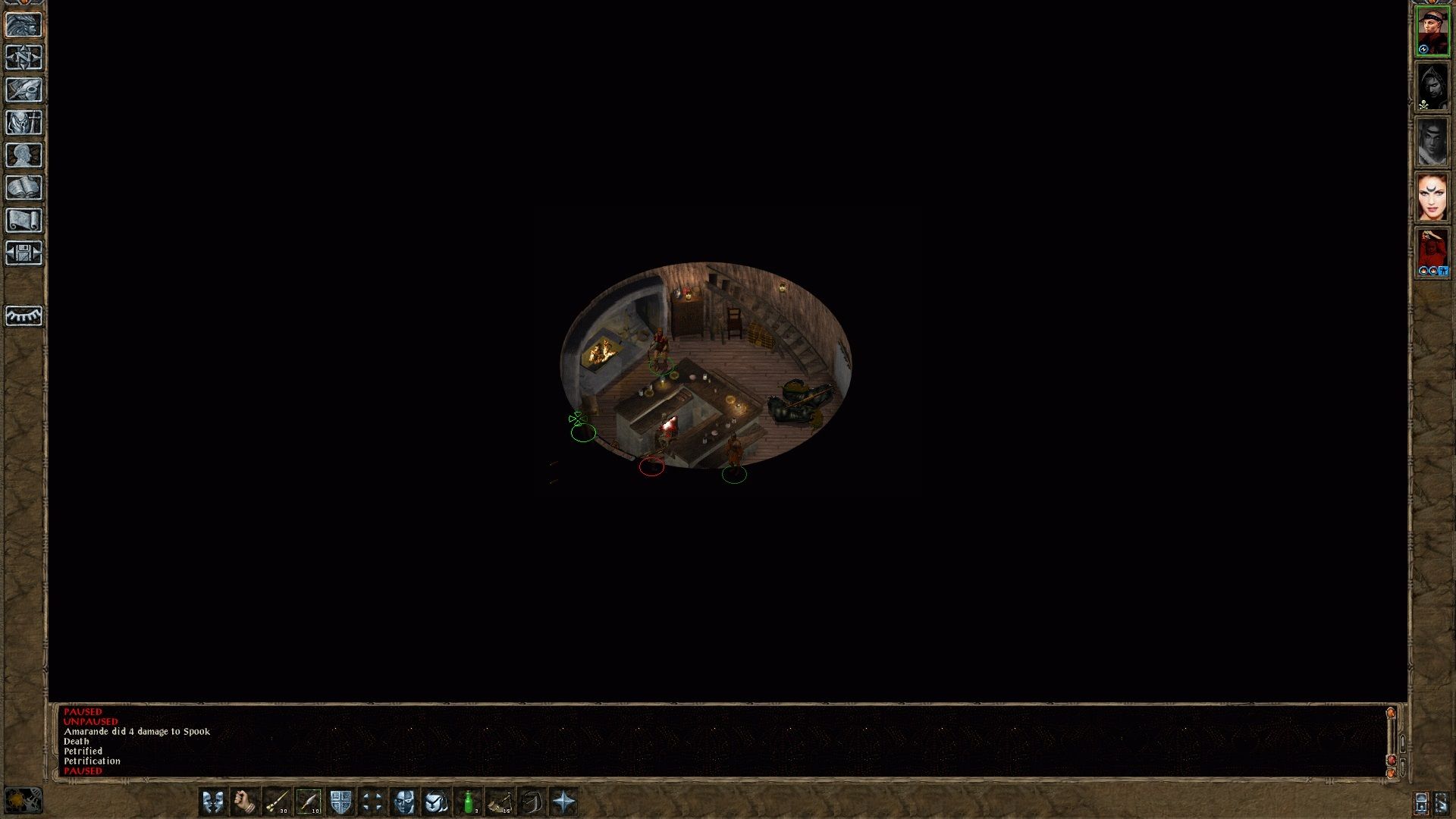Open the quest journal
1456x819 pixels.
23,89
